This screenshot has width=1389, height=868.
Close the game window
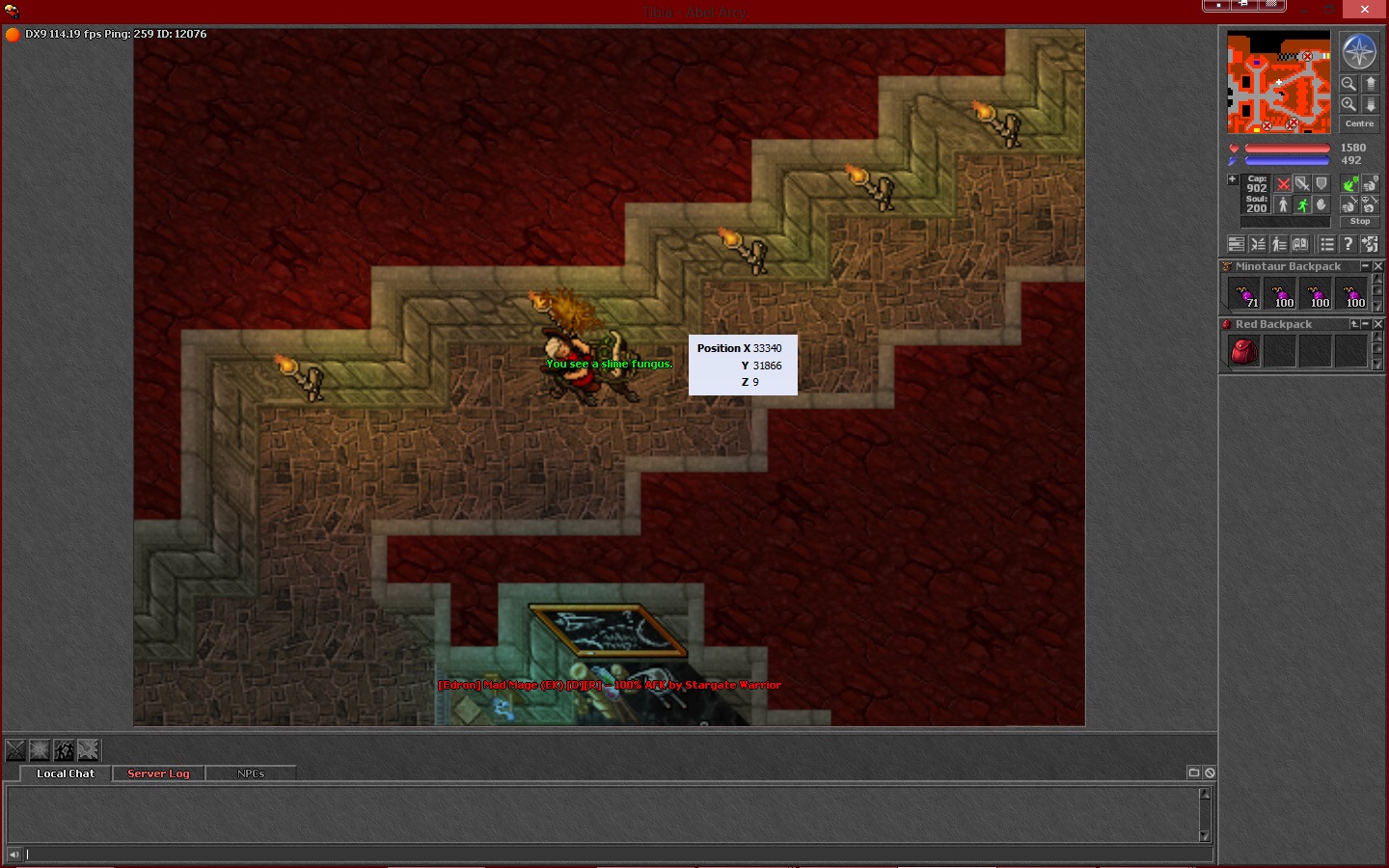tap(1364, 9)
